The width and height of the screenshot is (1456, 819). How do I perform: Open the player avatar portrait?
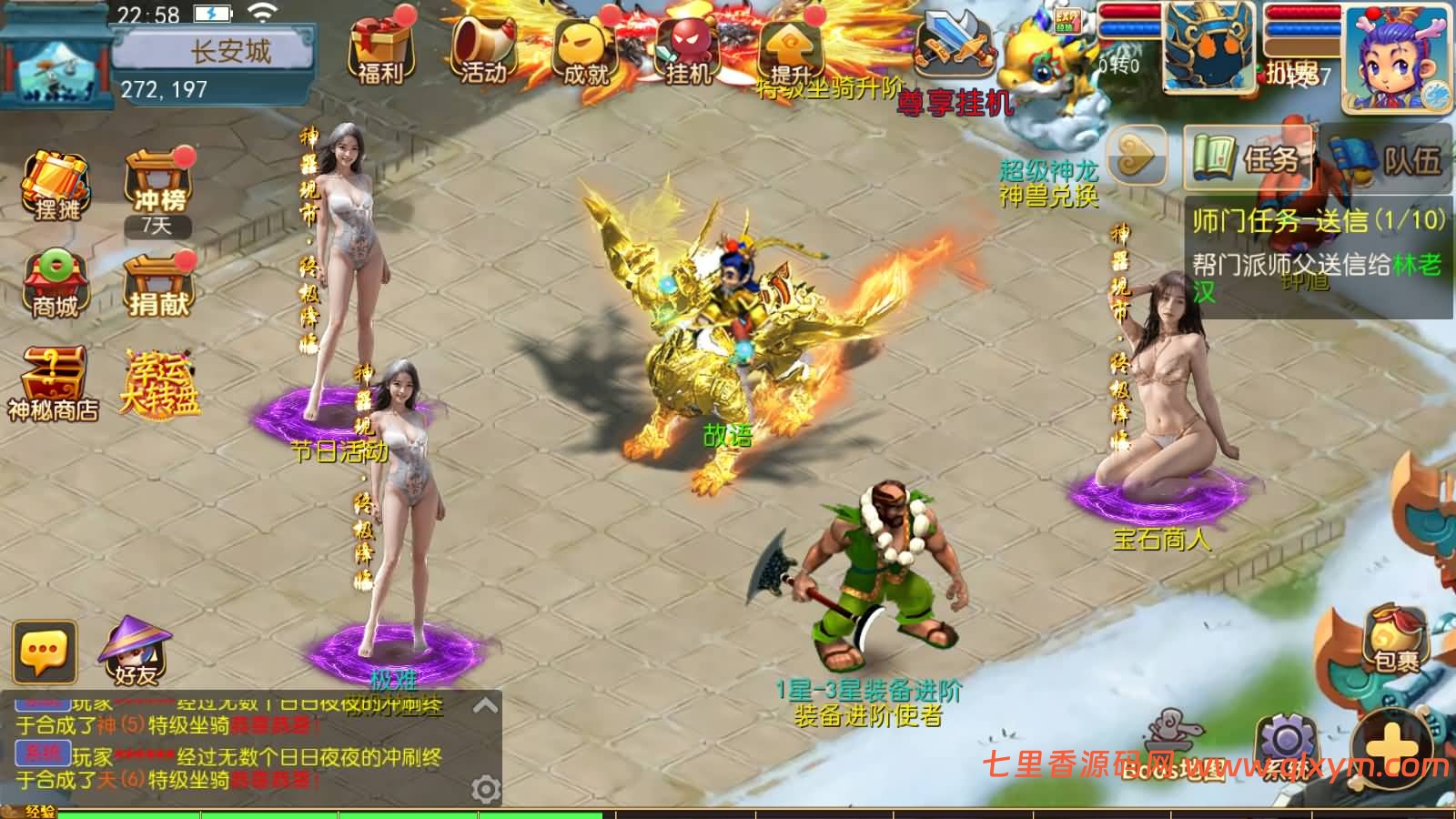pos(1398,55)
